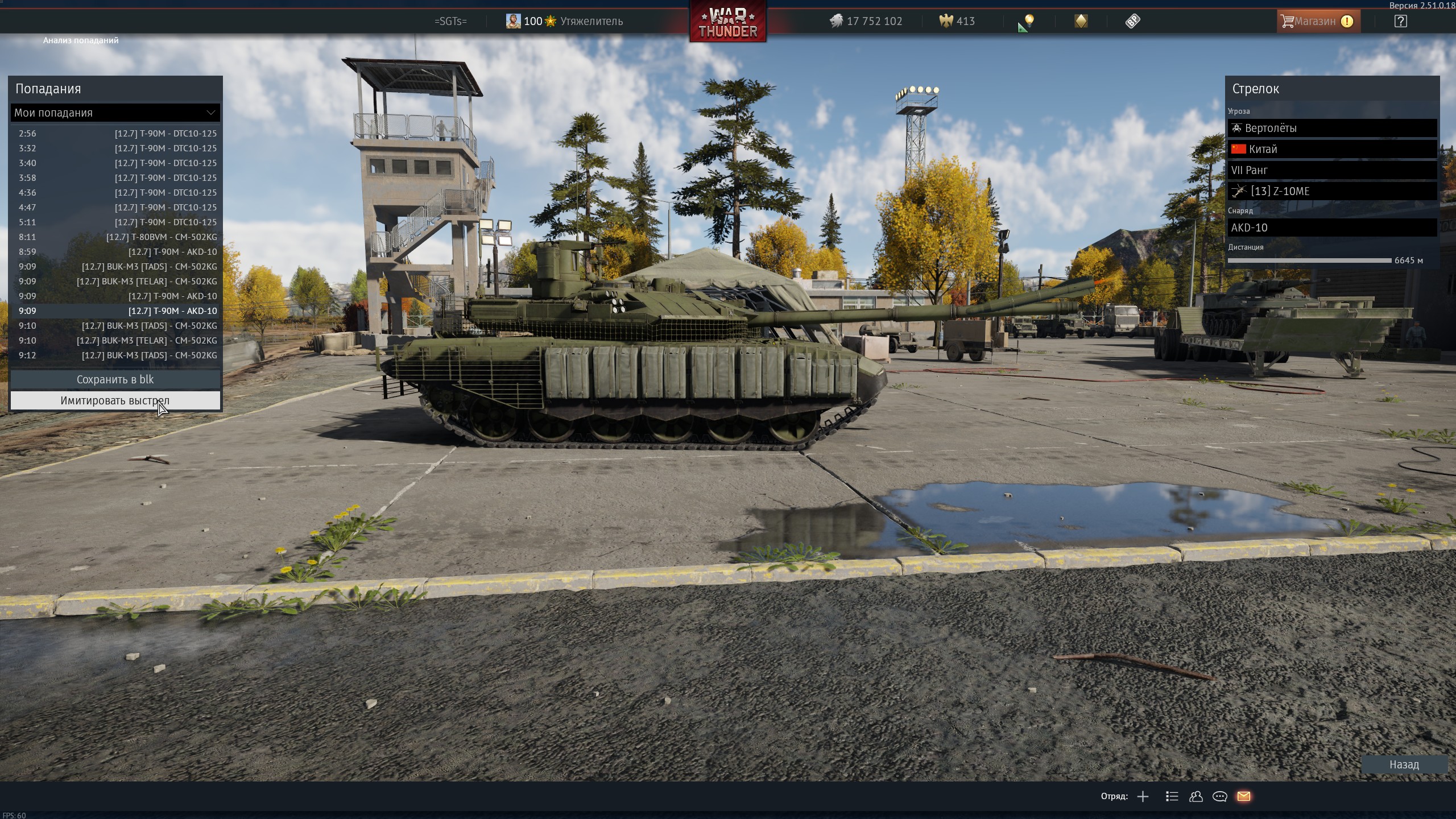The height and width of the screenshot is (819, 1456).
Task: Open the orange mail envelope icon
Action: point(1243,796)
